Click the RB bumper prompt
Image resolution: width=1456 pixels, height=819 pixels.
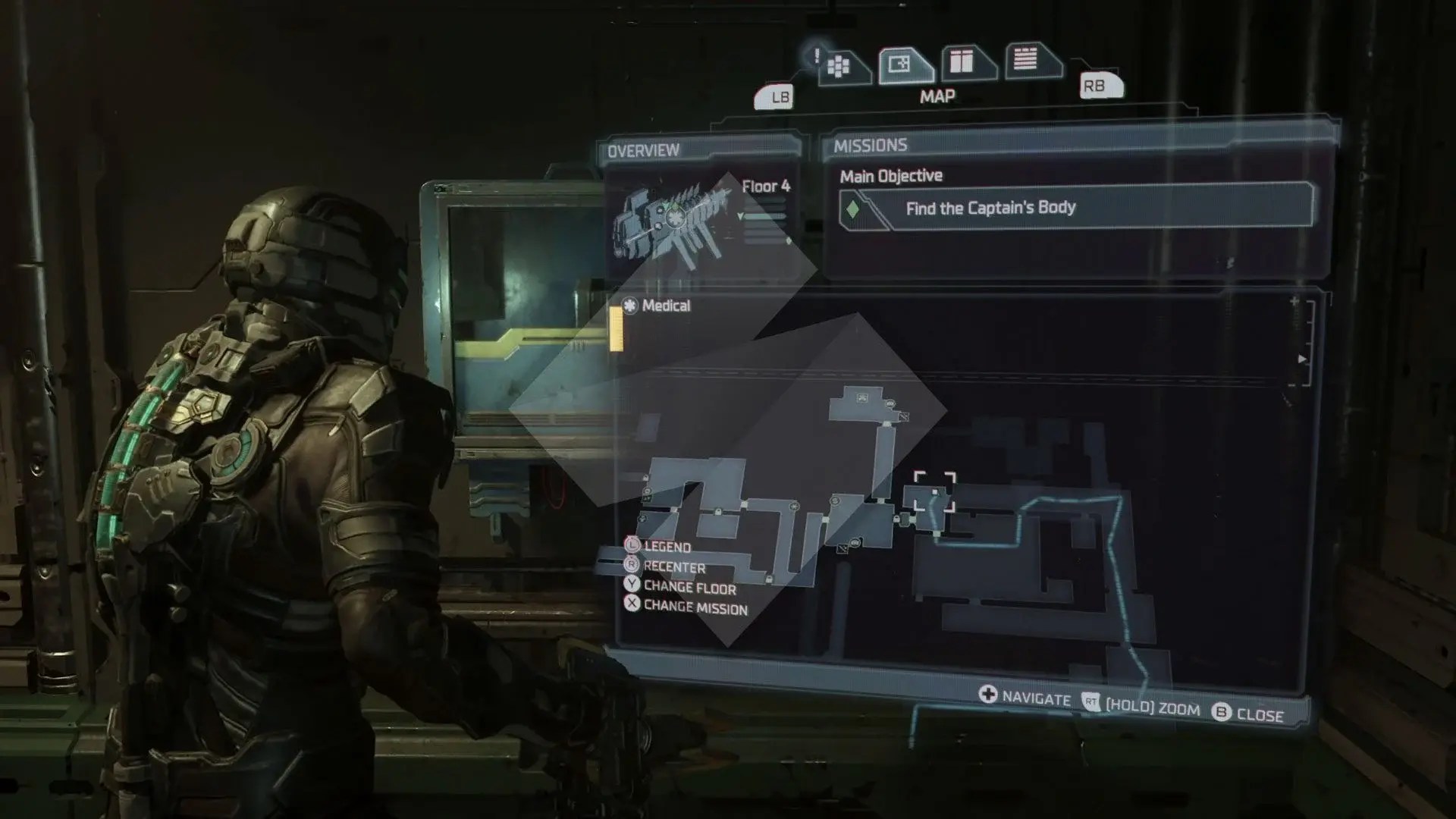pyautogui.click(x=1101, y=84)
